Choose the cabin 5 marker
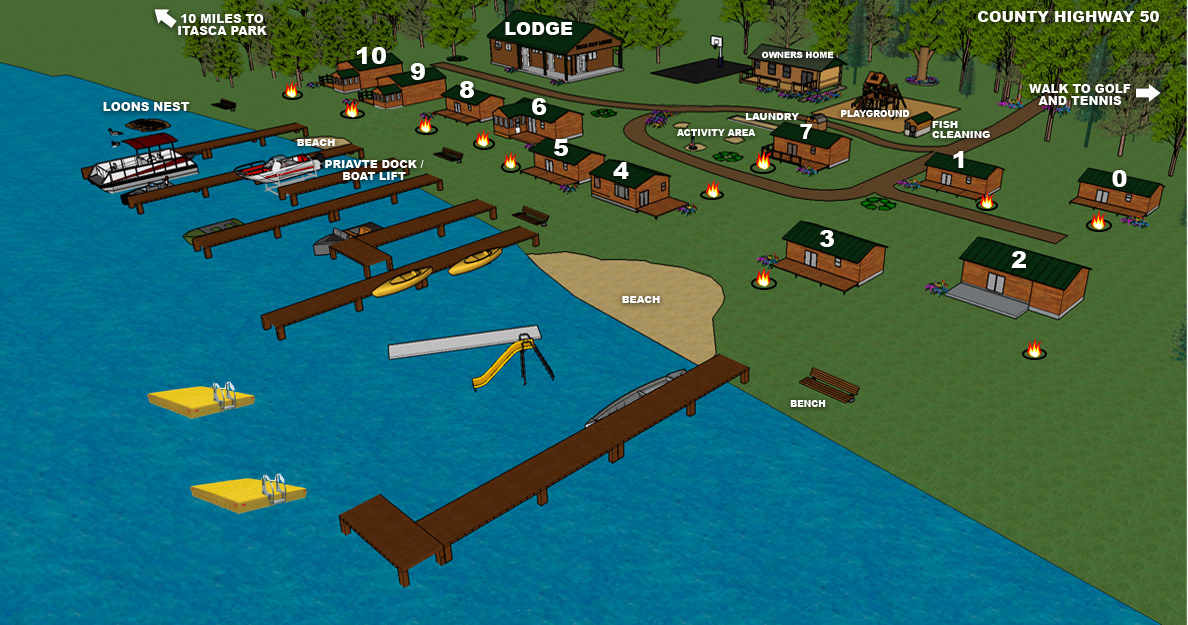1188x625 pixels. [x=561, y=150]
